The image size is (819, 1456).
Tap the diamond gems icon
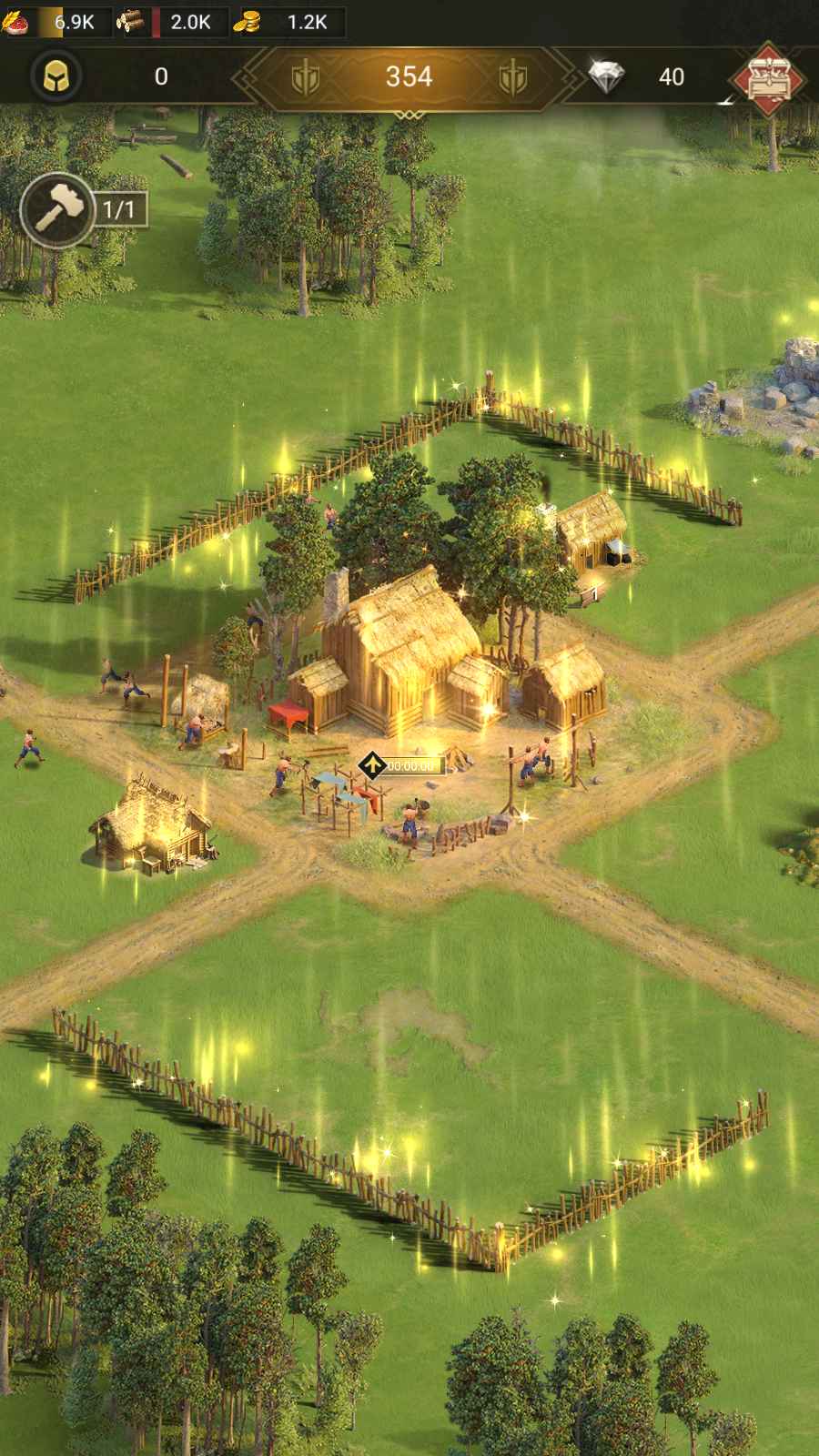606,77
